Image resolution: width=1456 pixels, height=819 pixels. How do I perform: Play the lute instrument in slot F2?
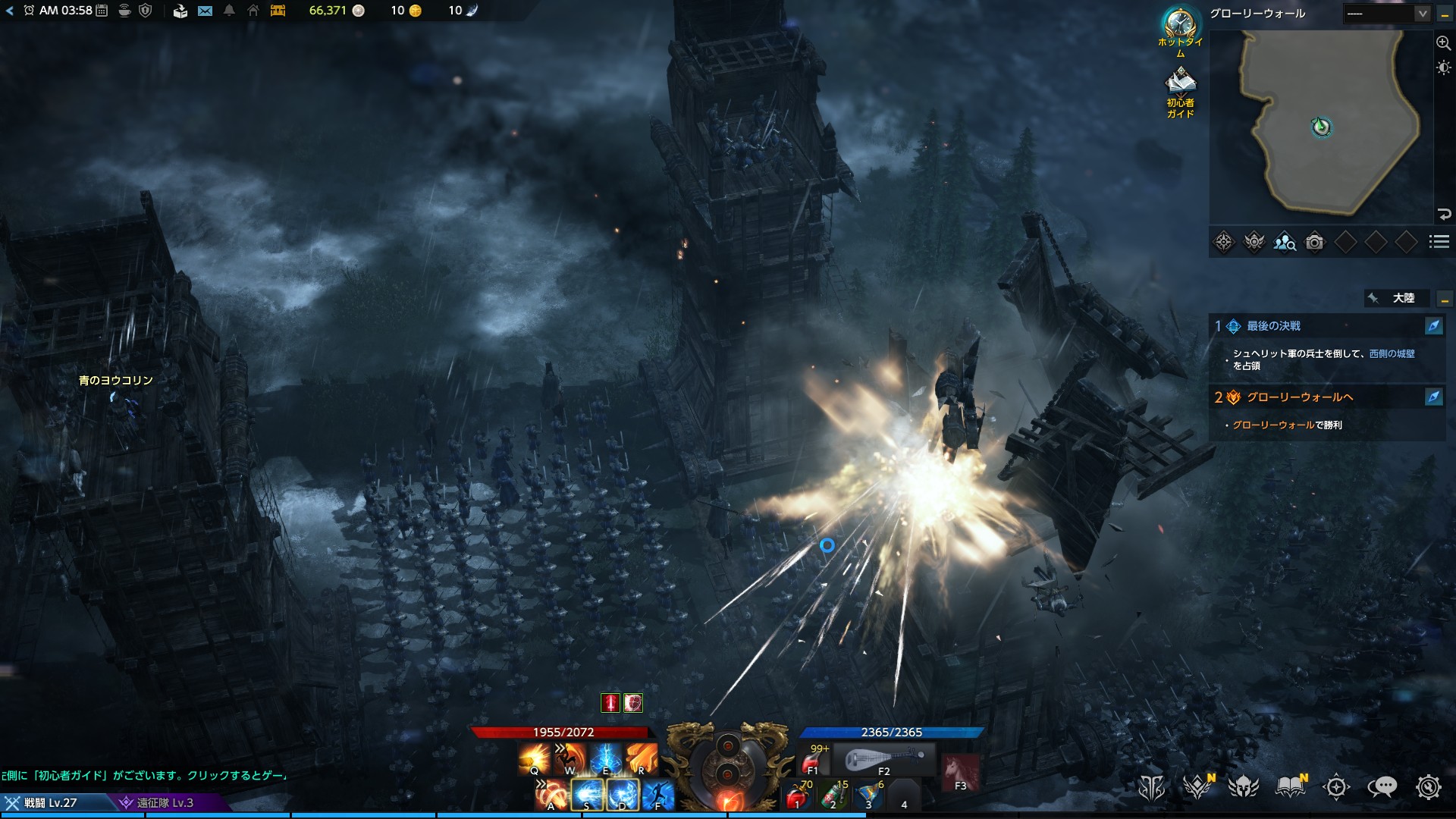(884, 758)
